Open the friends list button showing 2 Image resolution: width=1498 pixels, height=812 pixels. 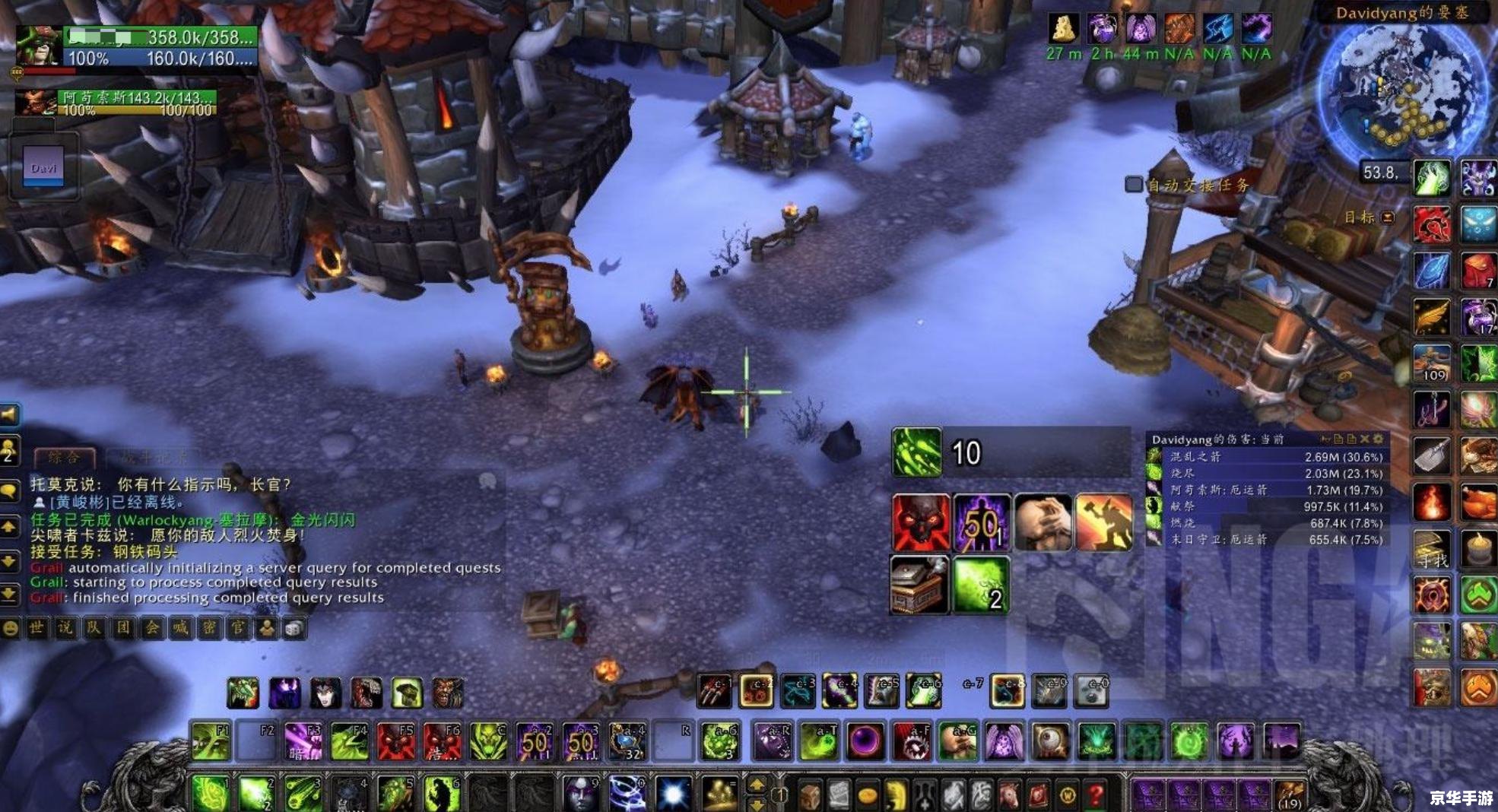click(9, 450)
